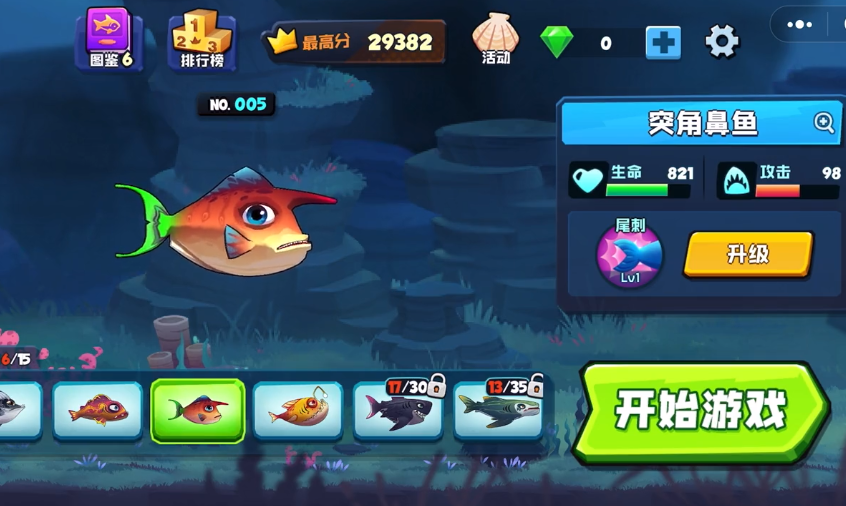The width and height of the screenshot is (846, 506).
Task: View the 尾刺 tail spike skill
Action: tap(630, 256)
